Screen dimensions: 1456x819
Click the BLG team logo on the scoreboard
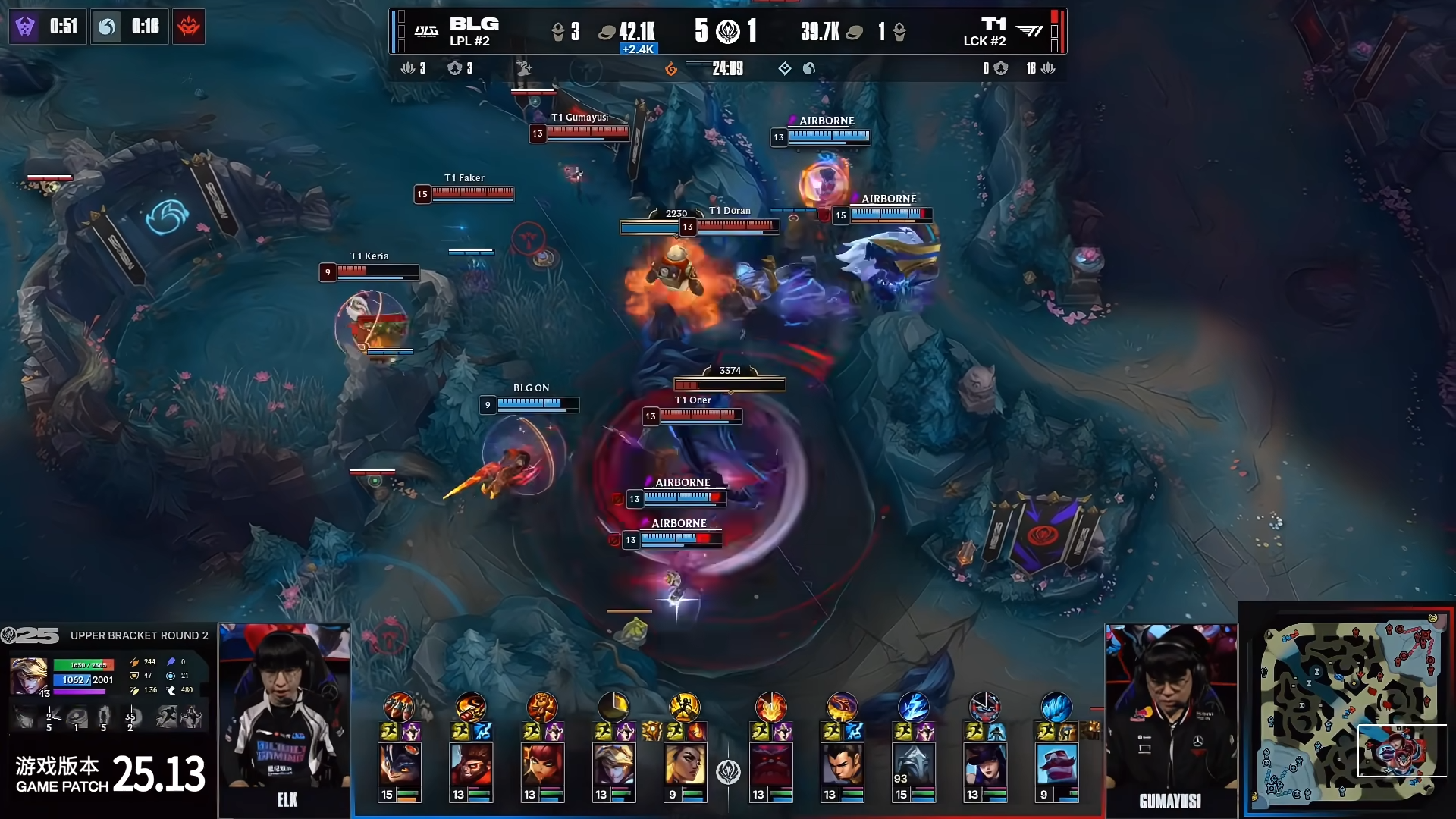point(426,31)
